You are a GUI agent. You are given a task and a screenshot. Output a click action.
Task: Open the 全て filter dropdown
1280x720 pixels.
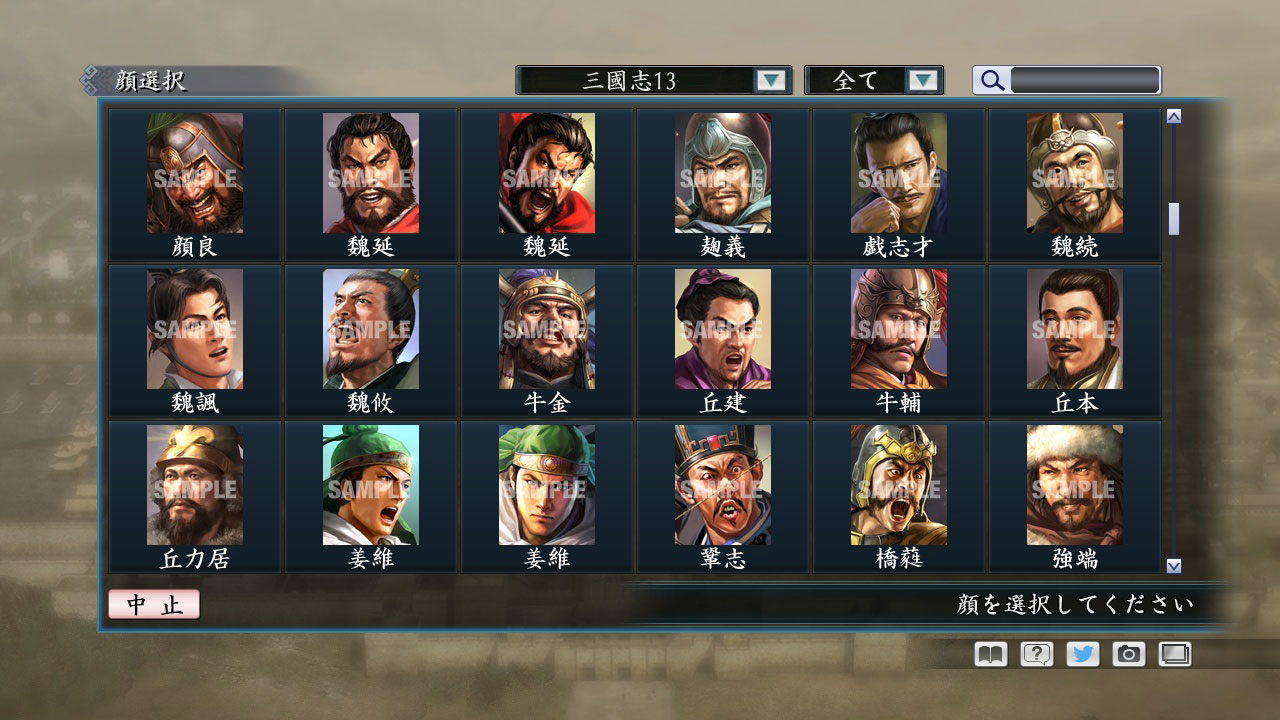[862, 79]
